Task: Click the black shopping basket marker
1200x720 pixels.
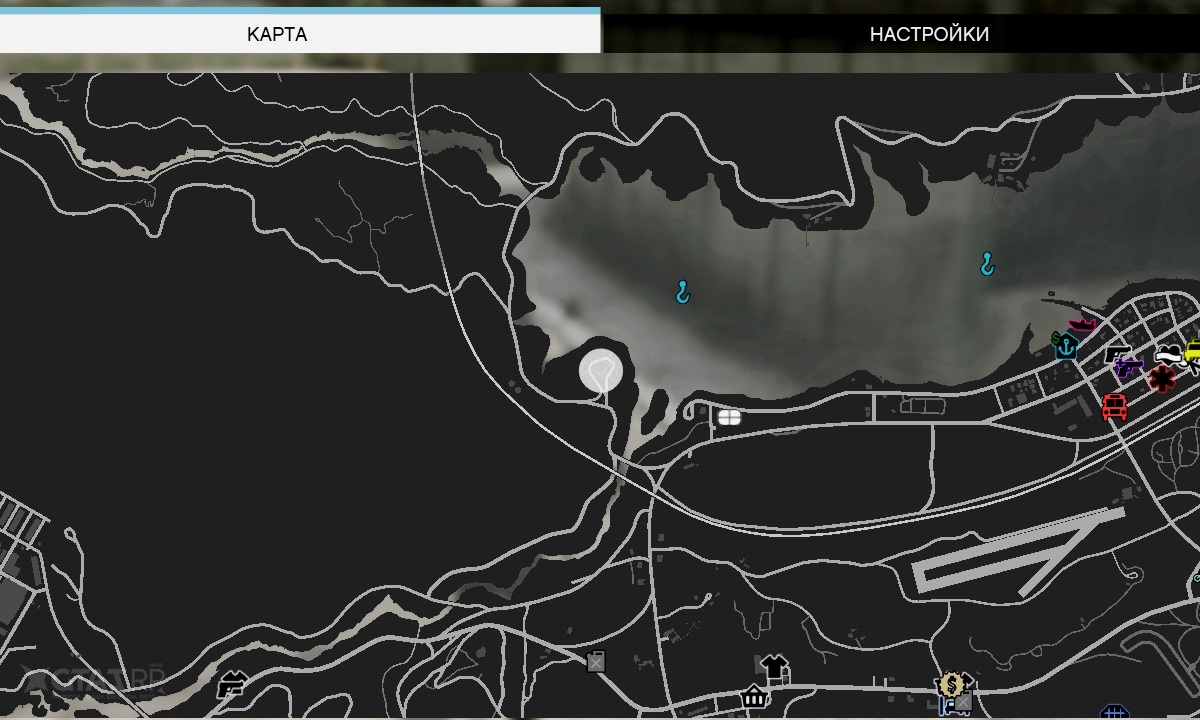Action: pos(754,696)
